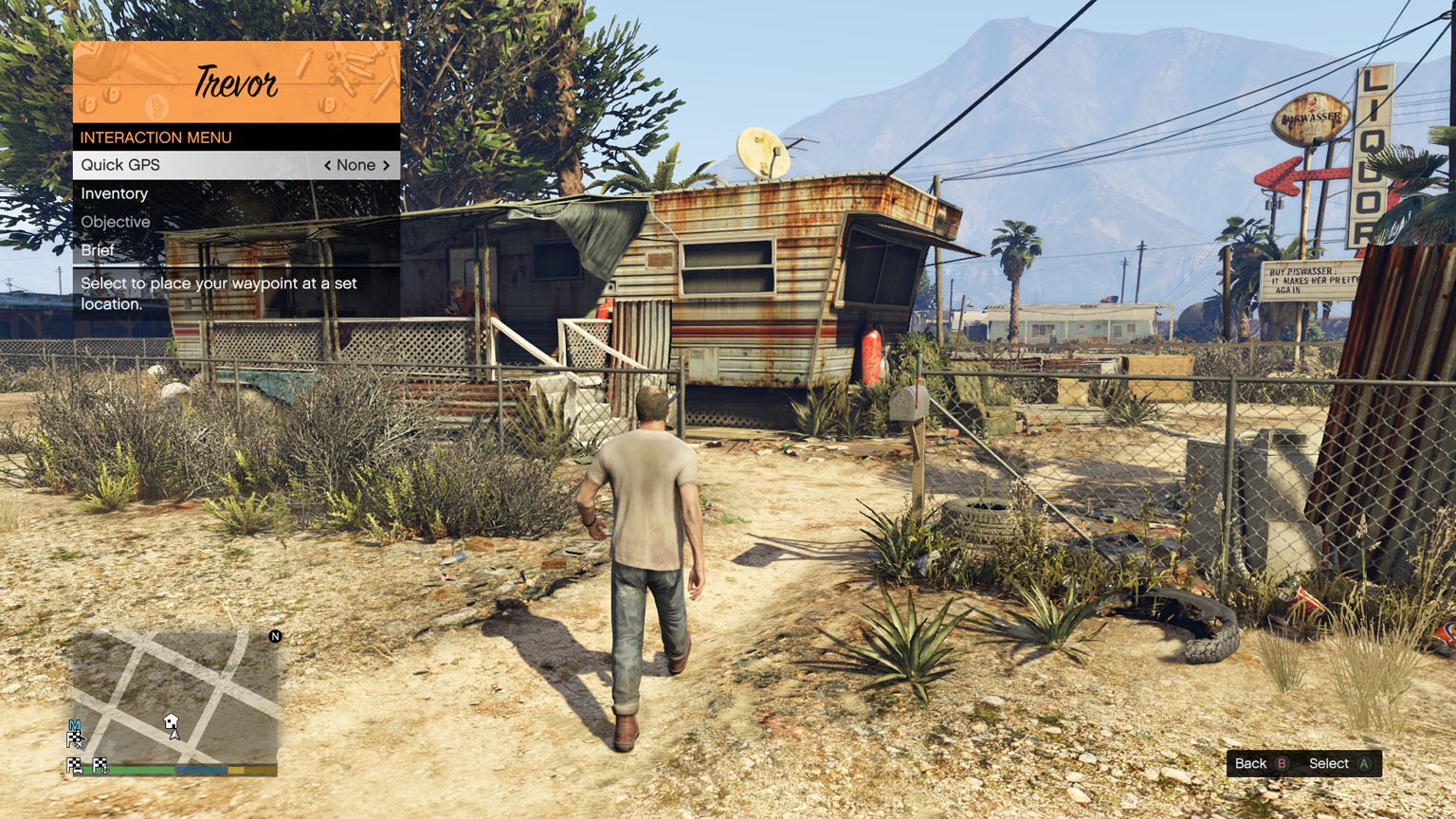The image size is (1456, 819).
Task: Select the house marker on minimap
Action: (171, 722)
